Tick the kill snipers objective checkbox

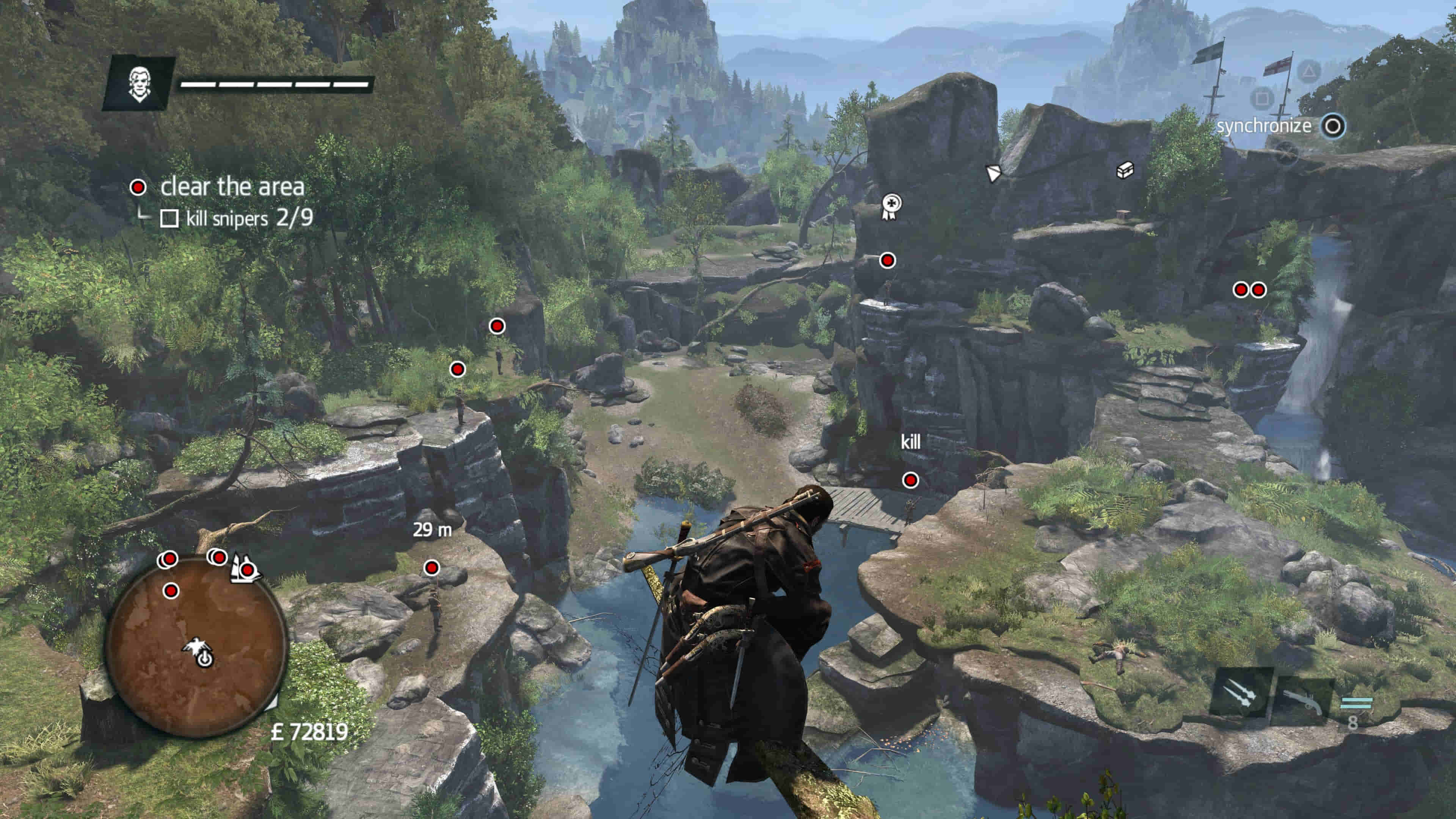169,219
